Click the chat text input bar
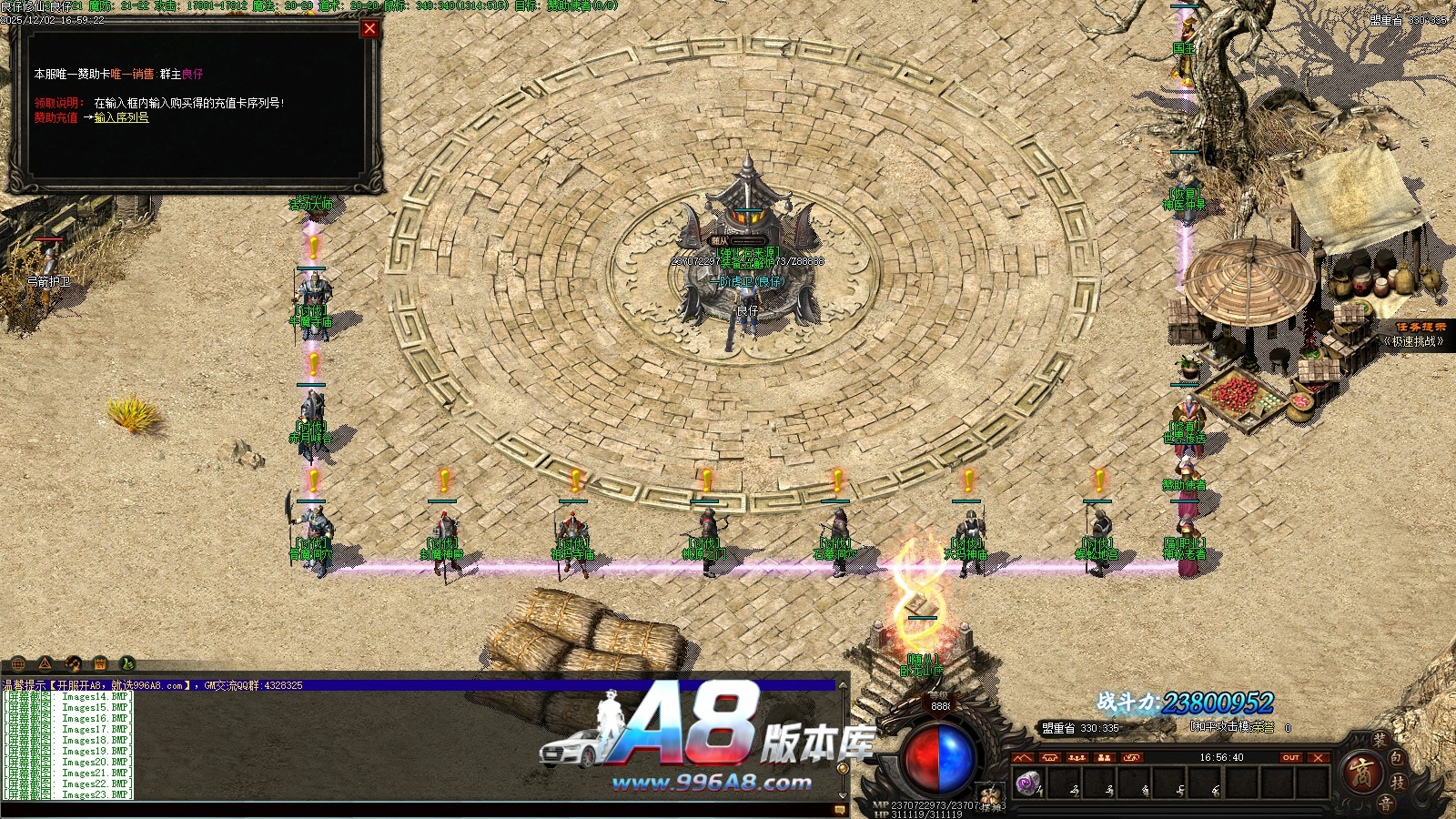This screenshot has width=1456, height=819. (419, 809)
